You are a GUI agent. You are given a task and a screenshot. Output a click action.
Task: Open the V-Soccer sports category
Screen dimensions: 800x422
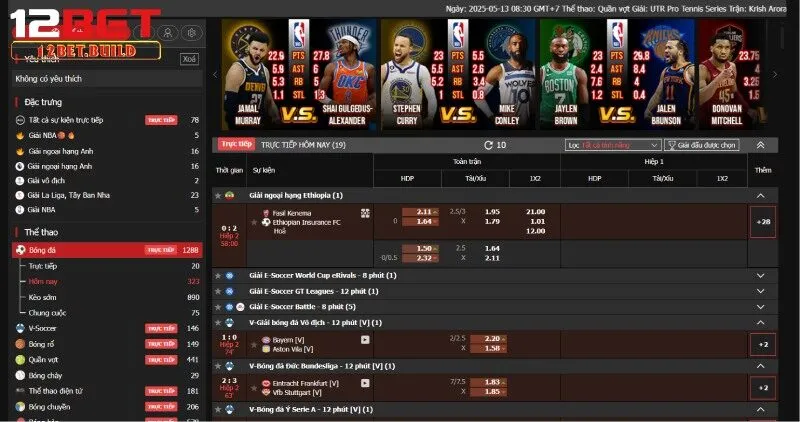tap(43, 328)
